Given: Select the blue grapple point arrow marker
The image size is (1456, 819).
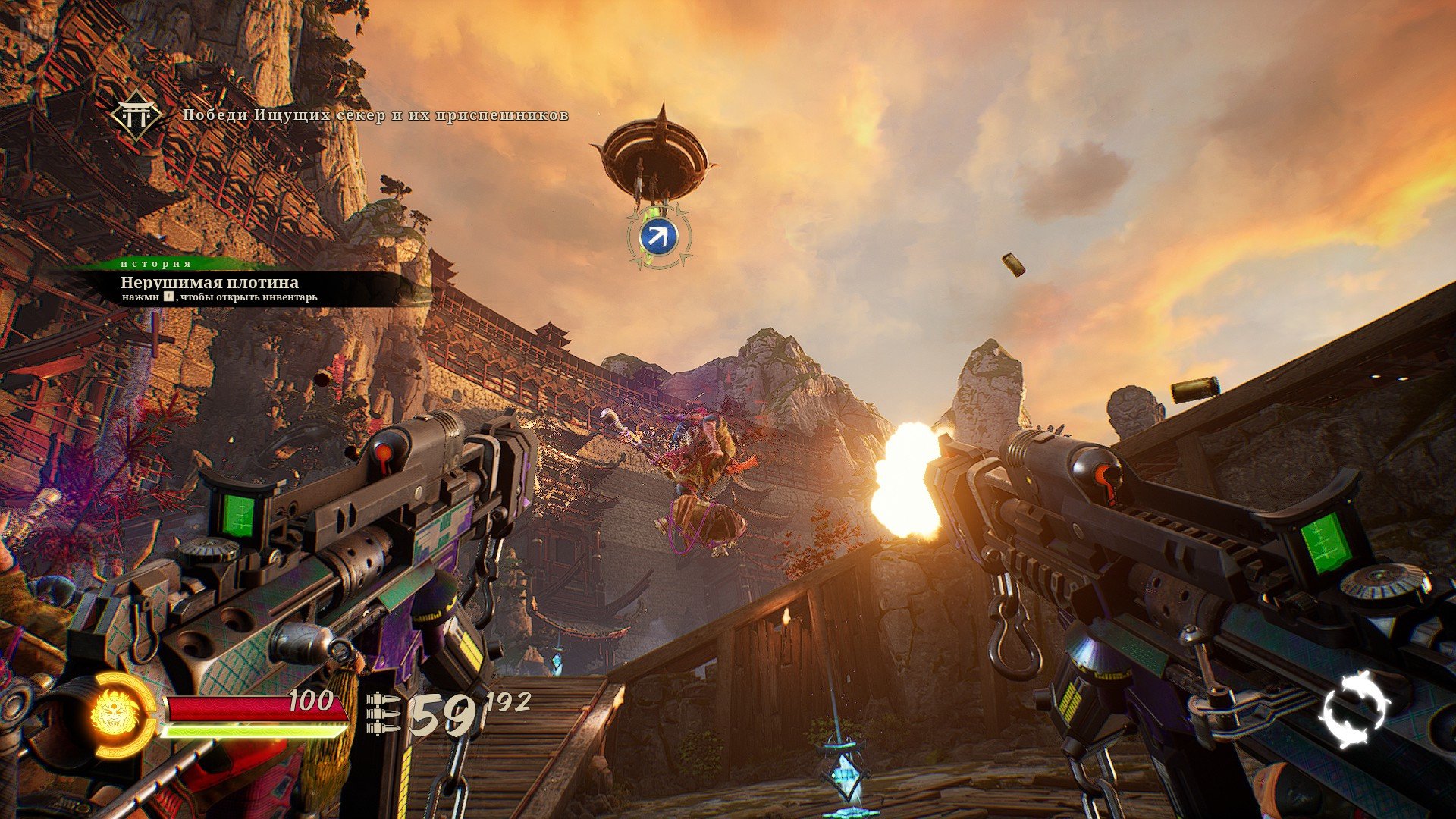Looking at the screenshot, I should click(658, 237).
